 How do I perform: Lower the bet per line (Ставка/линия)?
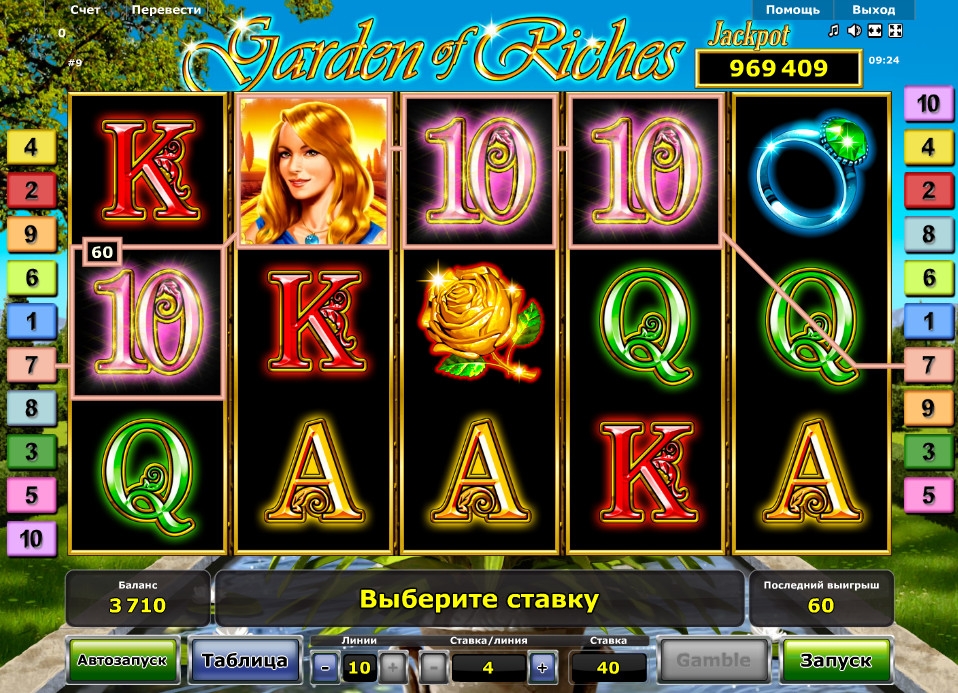[432, 667]
